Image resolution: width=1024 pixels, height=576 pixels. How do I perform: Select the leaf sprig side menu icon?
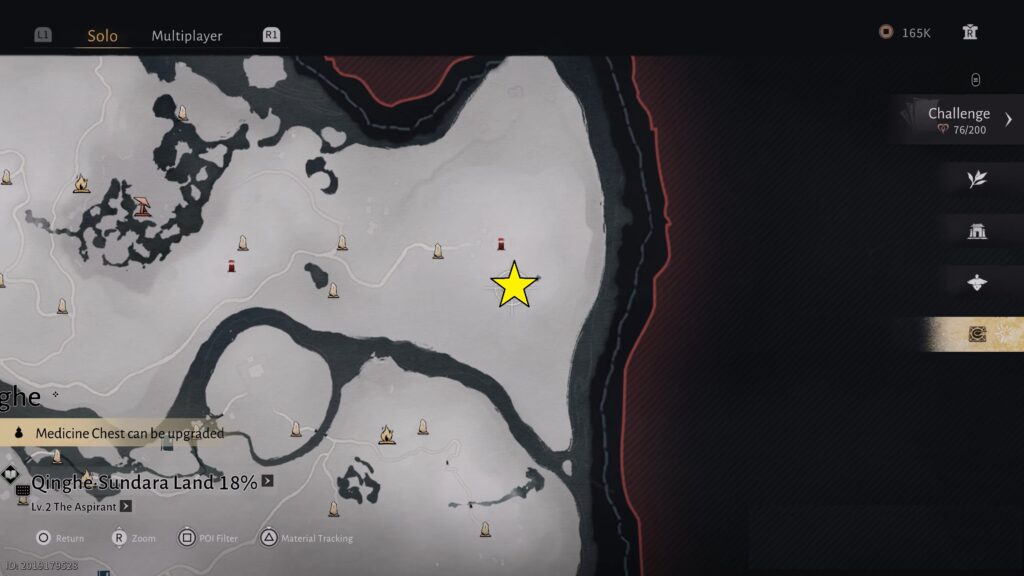coord(977,179)
